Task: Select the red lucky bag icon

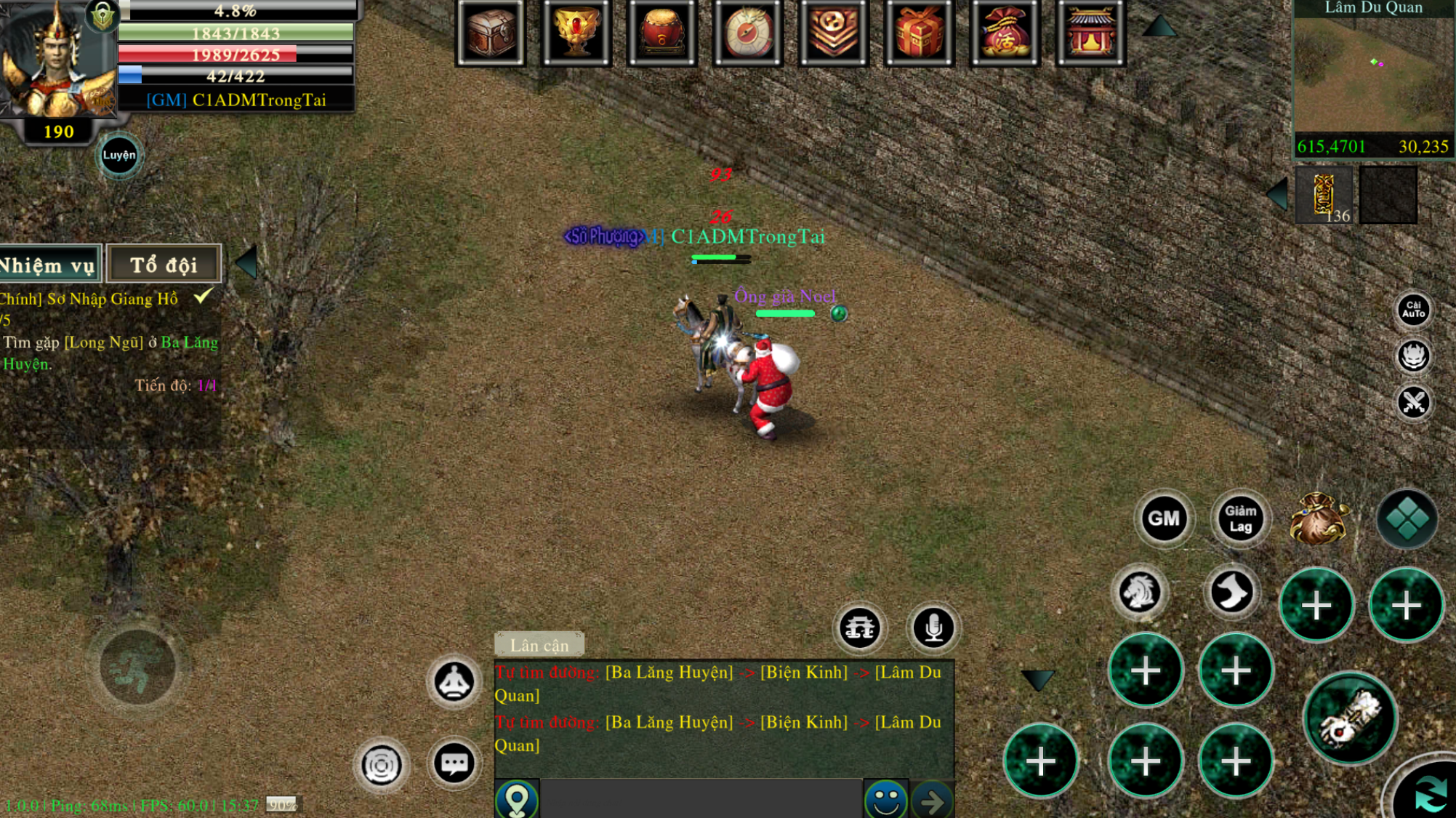Action: click(x=1005, y=33)
